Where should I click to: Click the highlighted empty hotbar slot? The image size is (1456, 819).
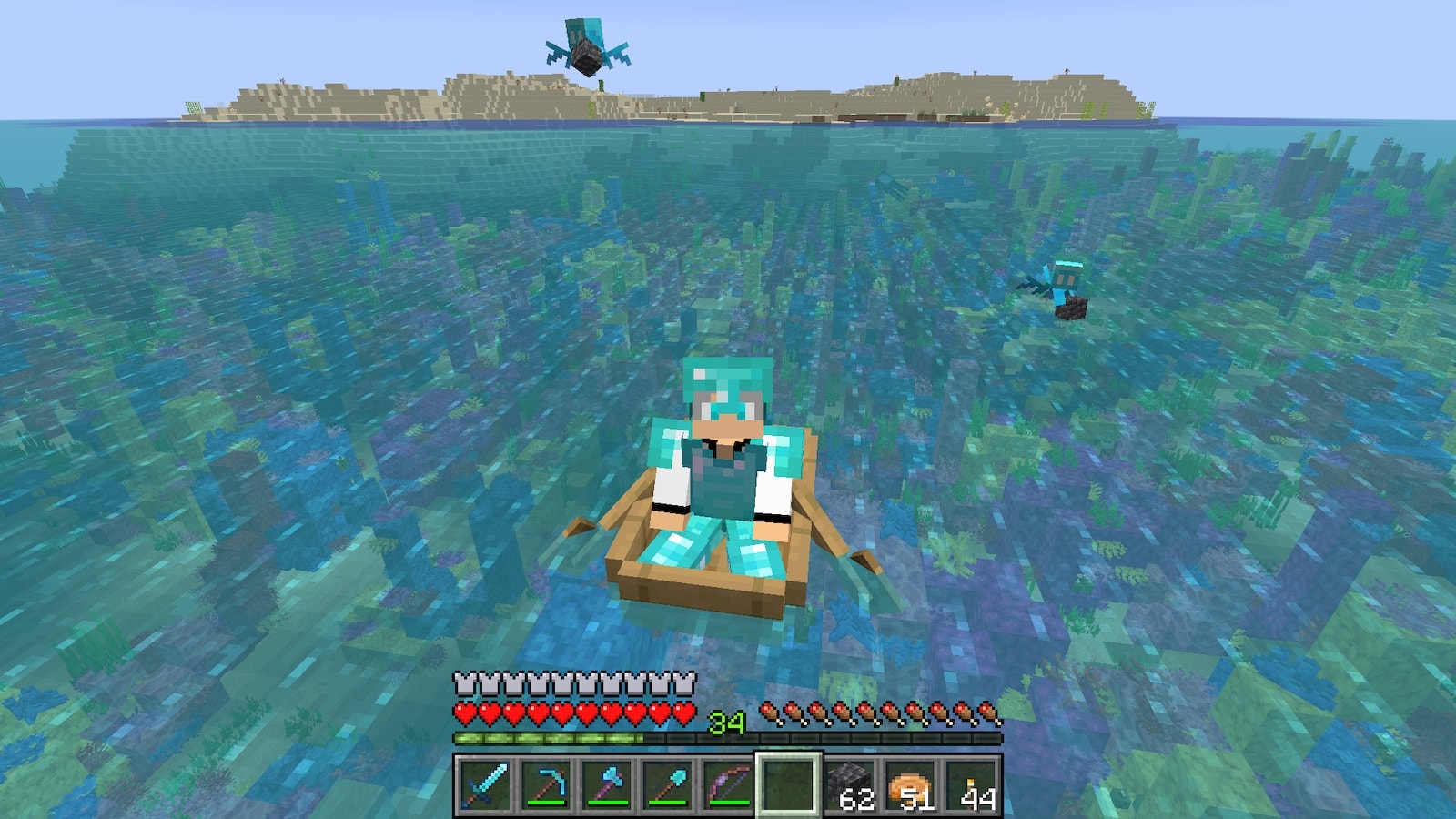coord(788,784)
